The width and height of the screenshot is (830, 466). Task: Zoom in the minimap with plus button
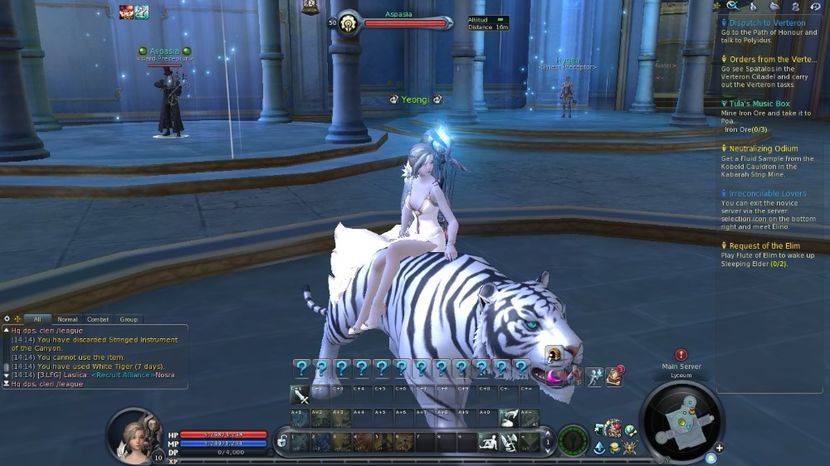tap(719, 447)
